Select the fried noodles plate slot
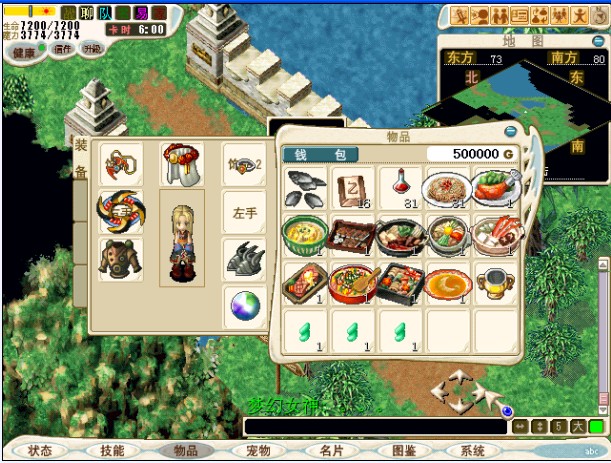 click(x=448, y=187)
